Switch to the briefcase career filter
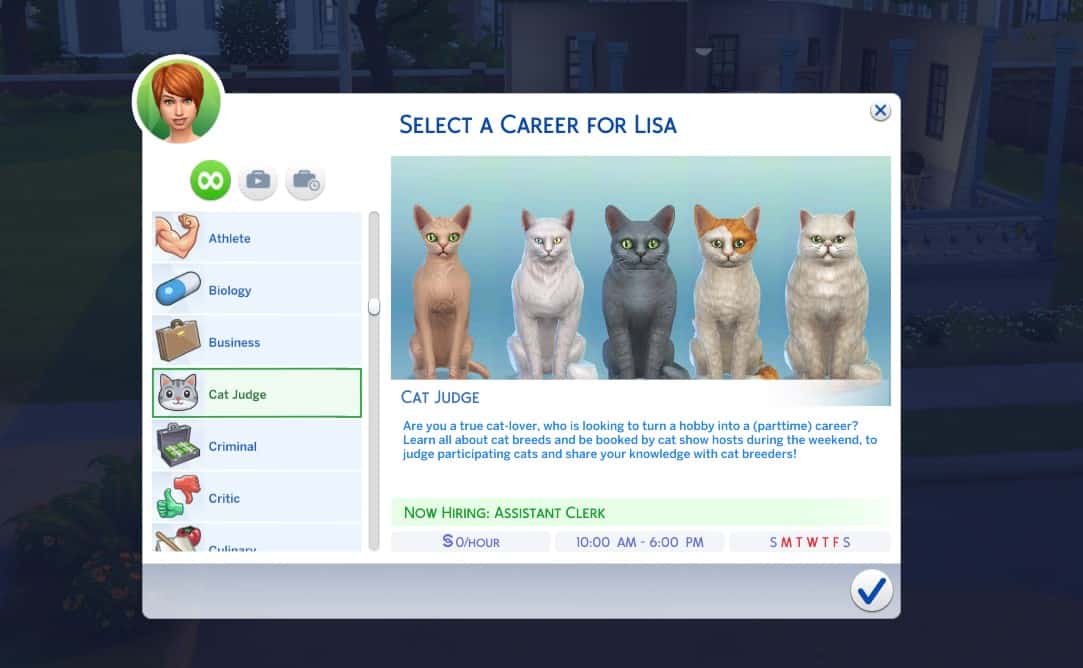The image size is (1083, 668). 258,181
